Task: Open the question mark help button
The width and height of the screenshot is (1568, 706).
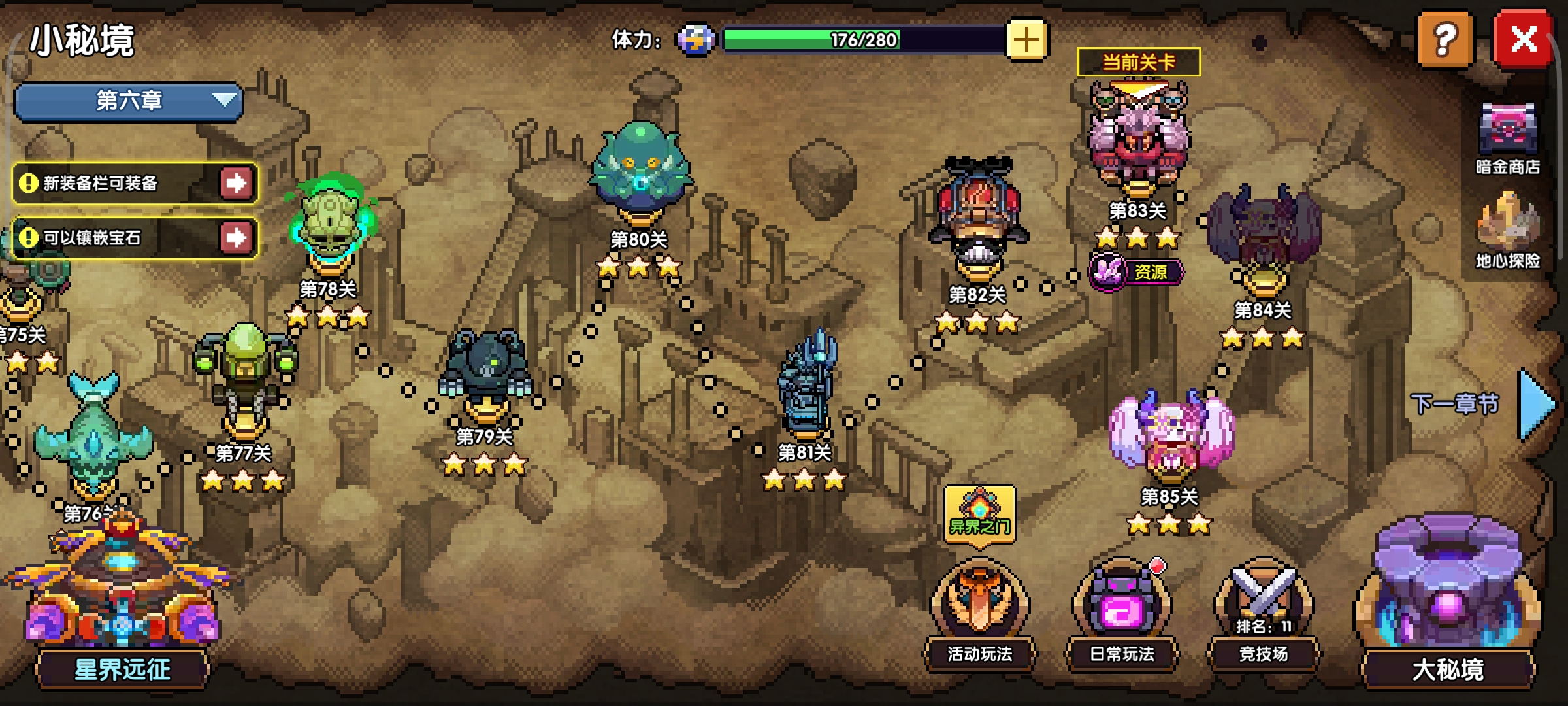Action: point(1445,39)
